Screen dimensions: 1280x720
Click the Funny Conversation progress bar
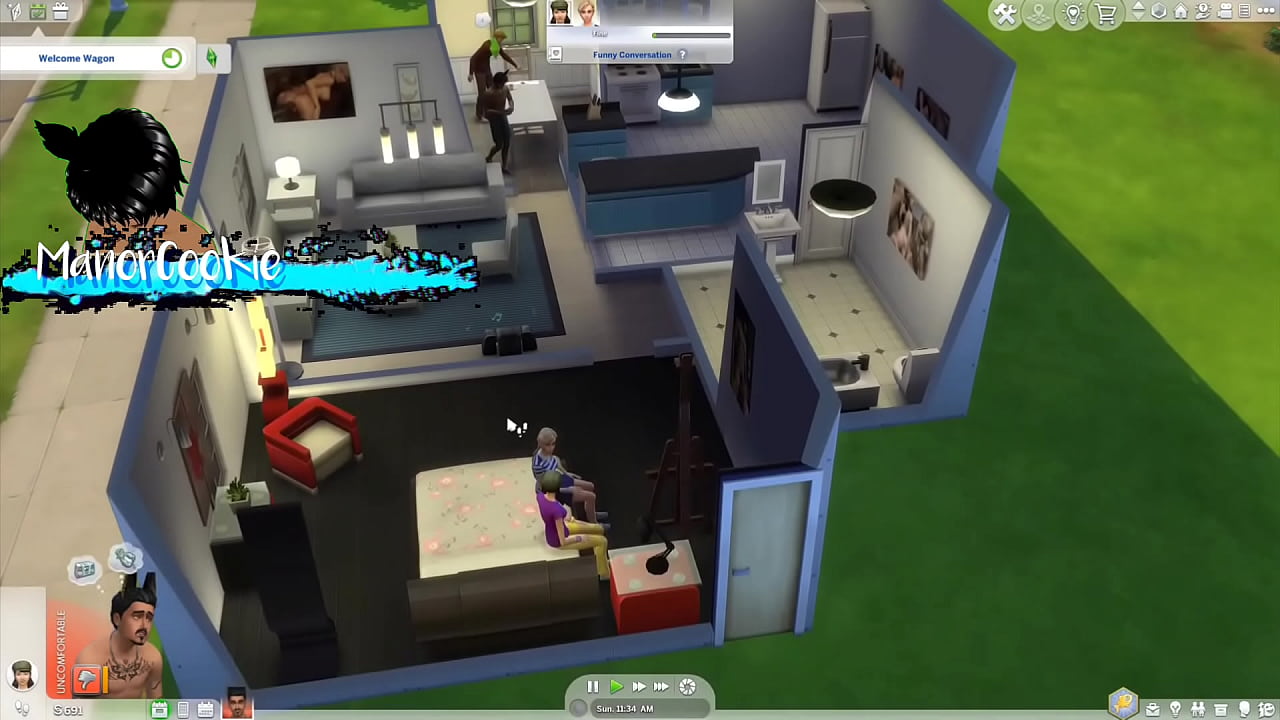point(690,36)
